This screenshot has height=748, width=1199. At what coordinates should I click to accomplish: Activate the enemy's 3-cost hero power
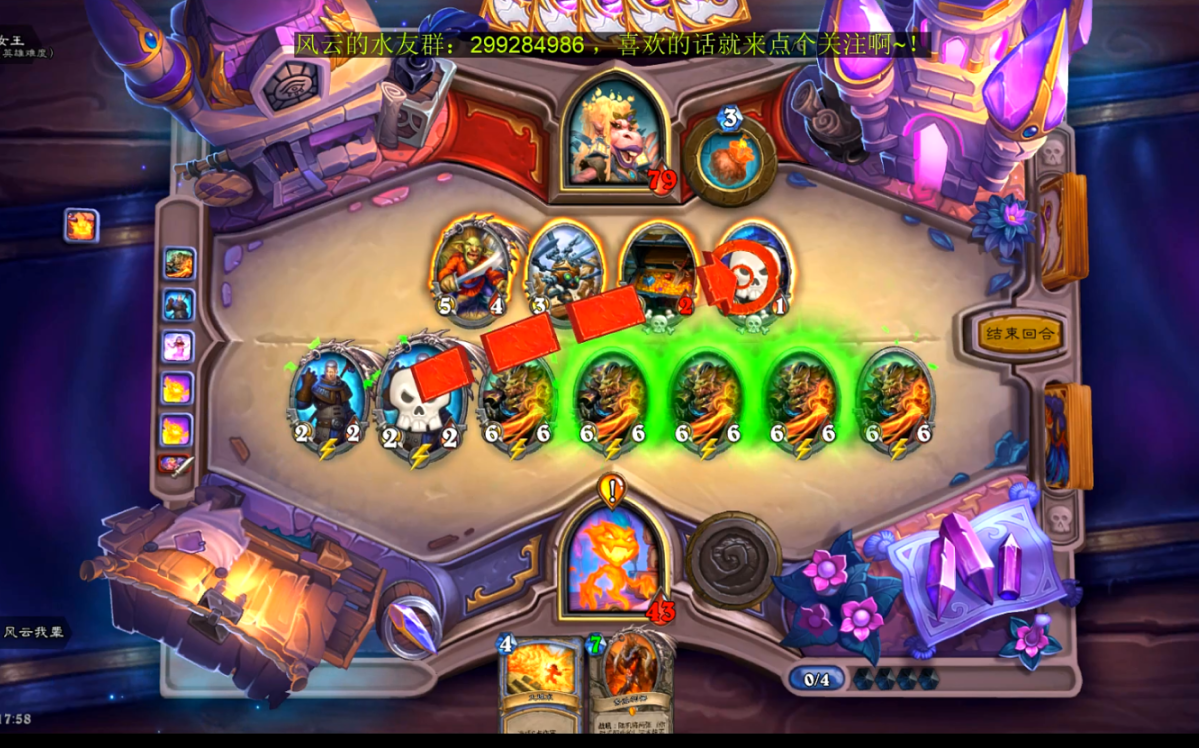(730, 161)
